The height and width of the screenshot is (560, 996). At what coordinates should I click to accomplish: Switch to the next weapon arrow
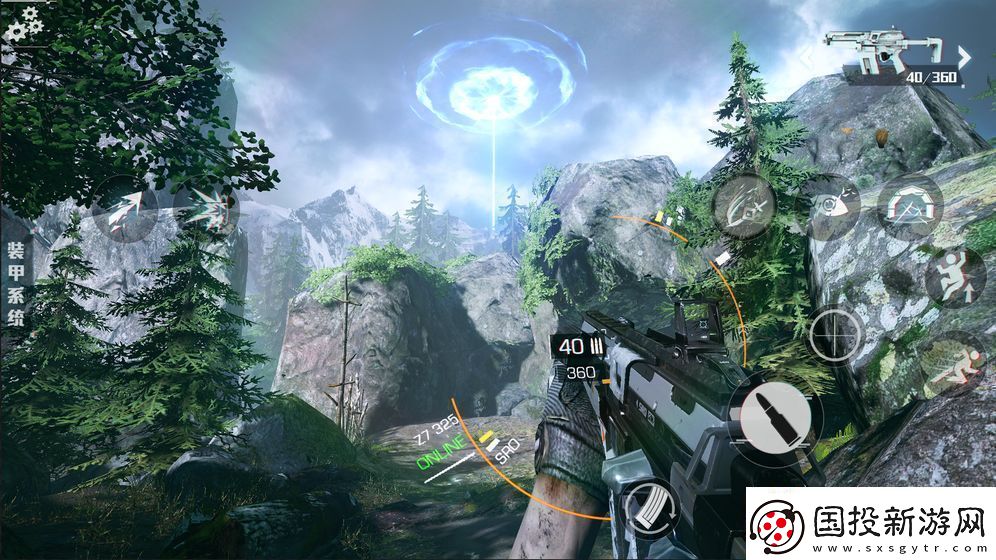[x=964, y=56]
